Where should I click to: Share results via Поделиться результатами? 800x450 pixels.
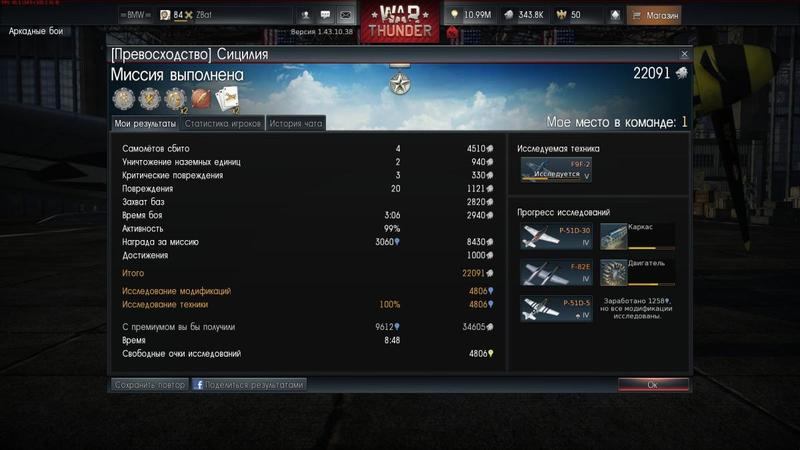249,384
